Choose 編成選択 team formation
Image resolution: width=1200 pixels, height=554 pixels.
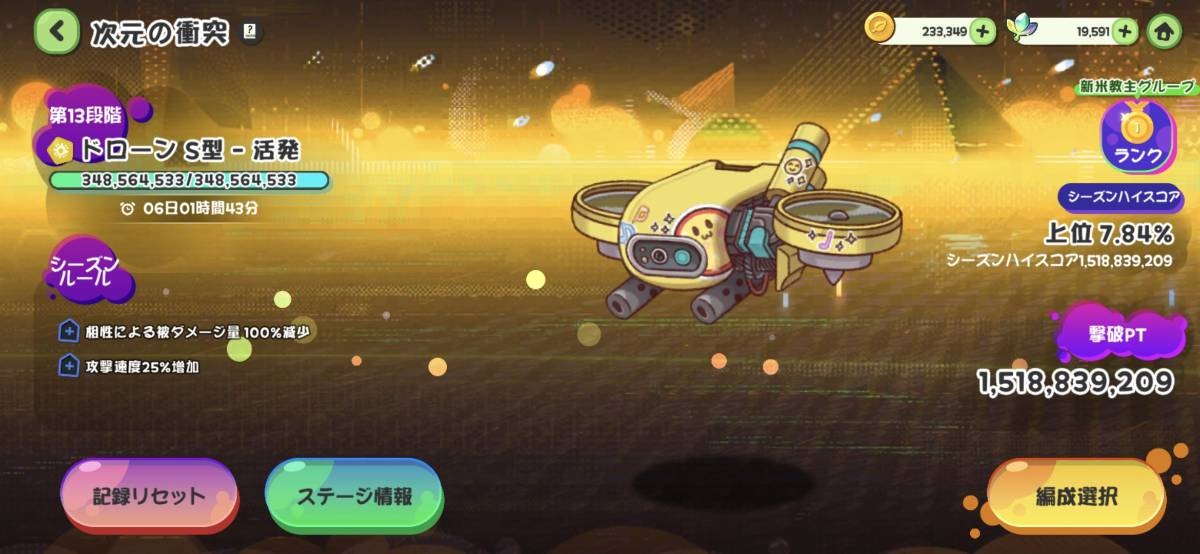1076,497
